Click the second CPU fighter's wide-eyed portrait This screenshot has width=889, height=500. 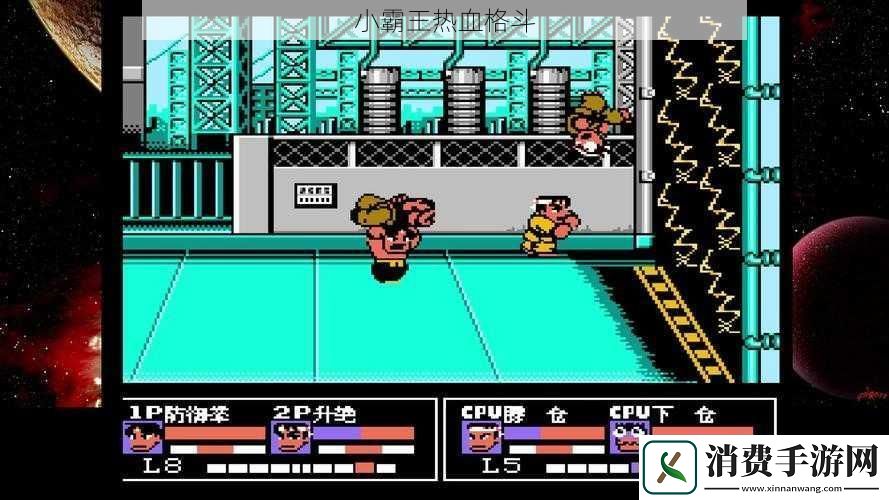coord(627,438)
